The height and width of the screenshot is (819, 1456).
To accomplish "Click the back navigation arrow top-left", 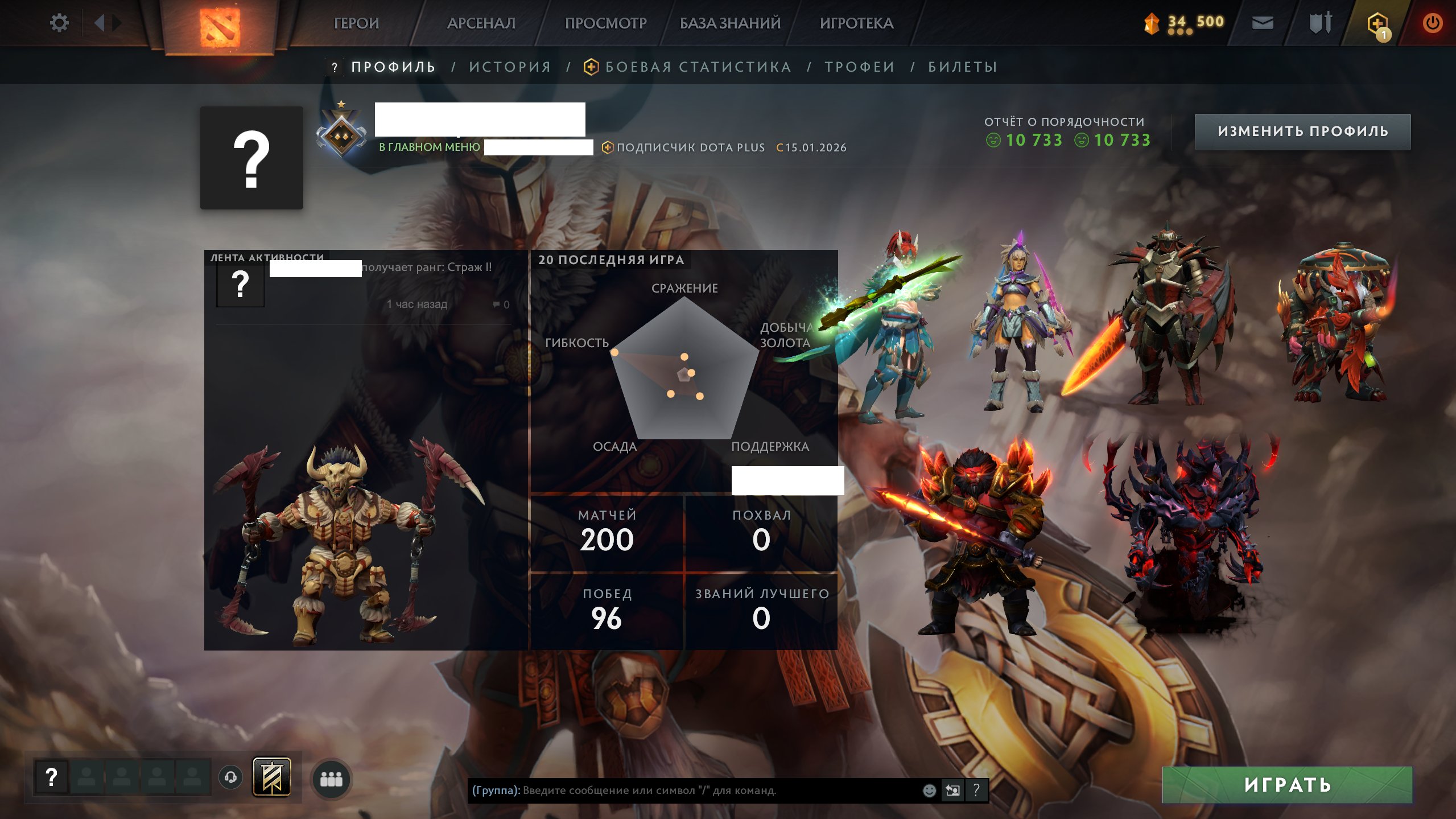I will (x=100, y=22).
